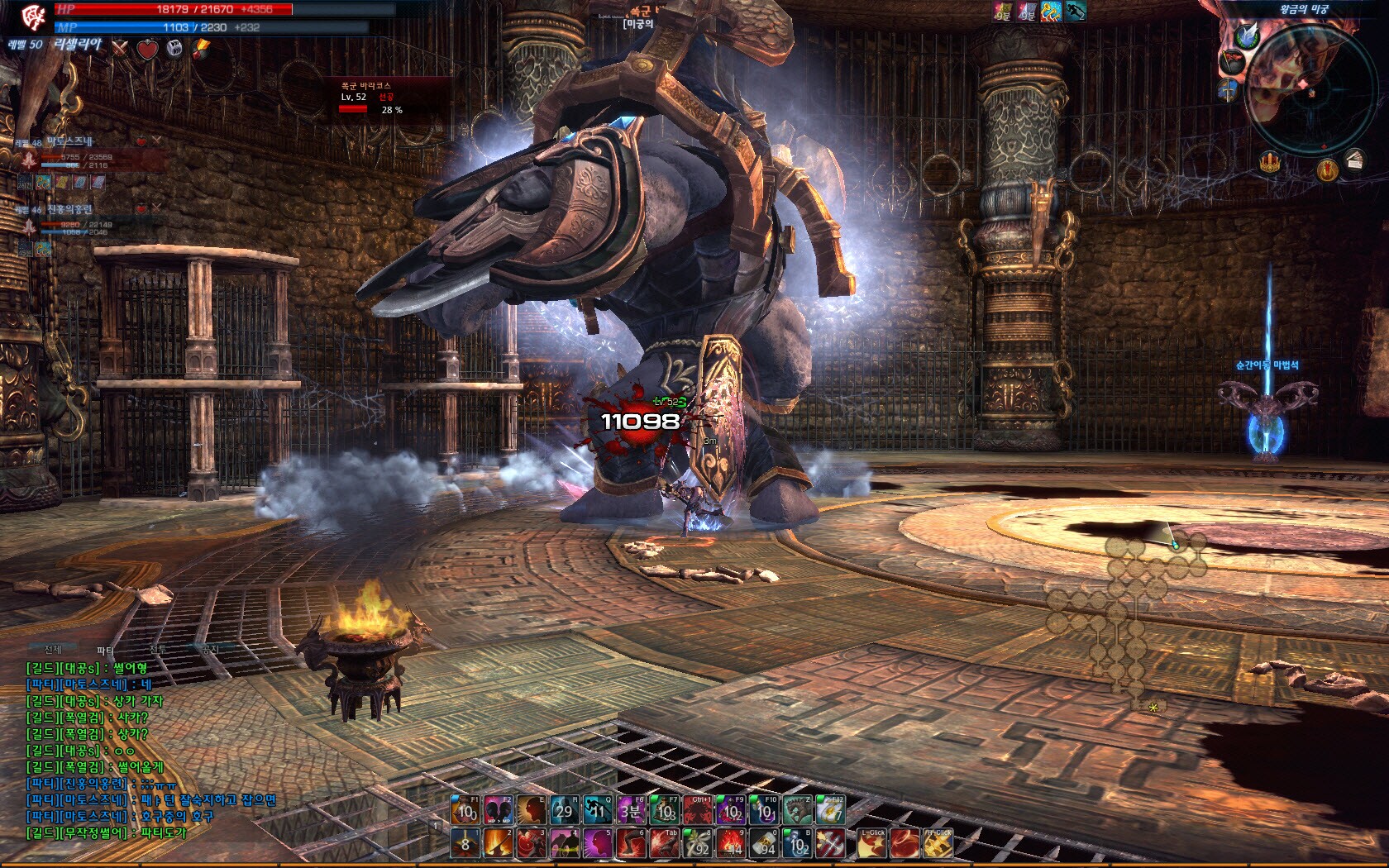The height and width of the screenshot is (868, 1389).
Task: Activate the flaming sword skill in slot 2
Action: [498, 844]
